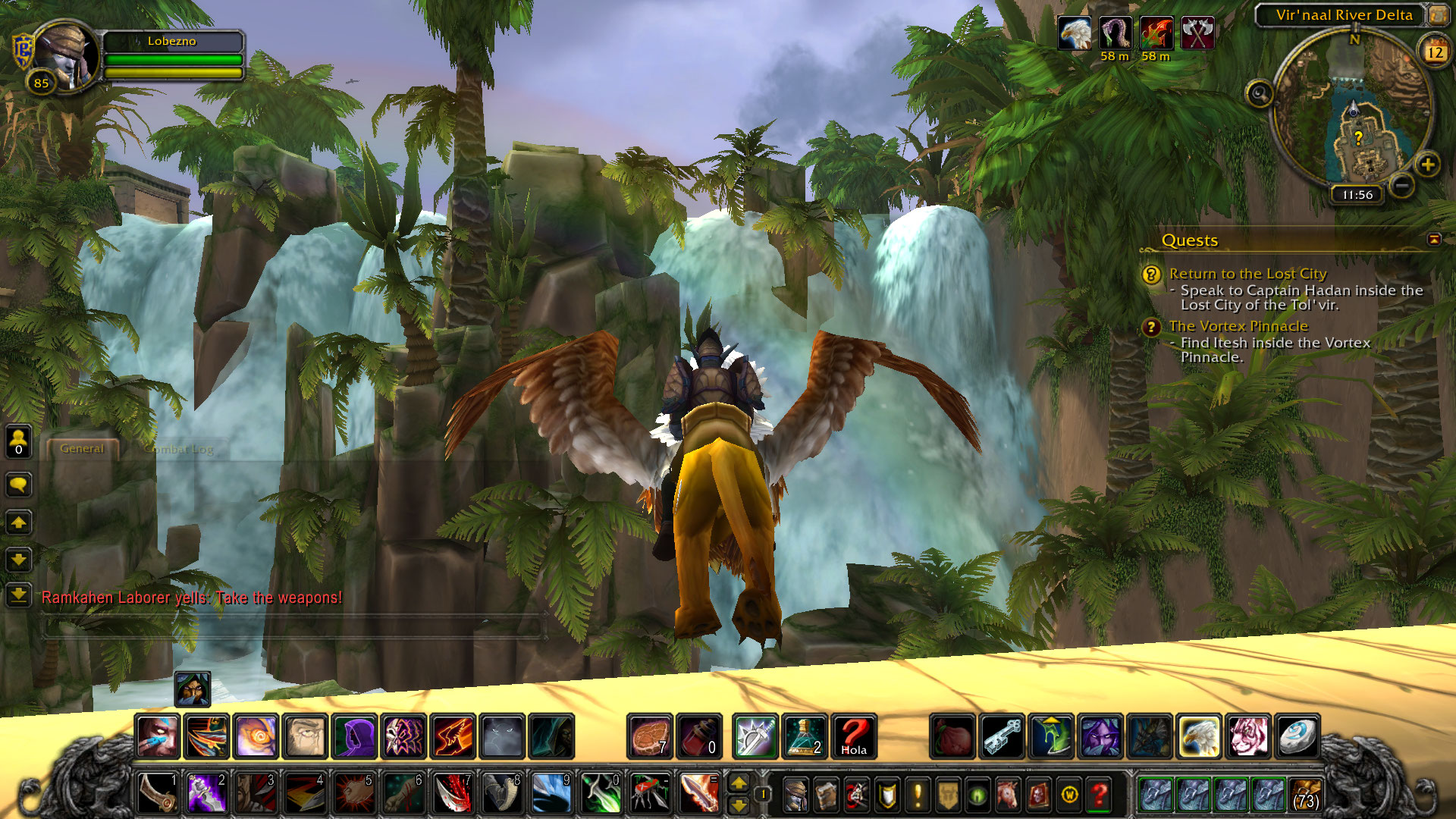Image resolution: width=1456 pixels, height=819 pixels.
Task: Open the red question mark help button
Action: pyautogui.click(x=1099, y=795)
